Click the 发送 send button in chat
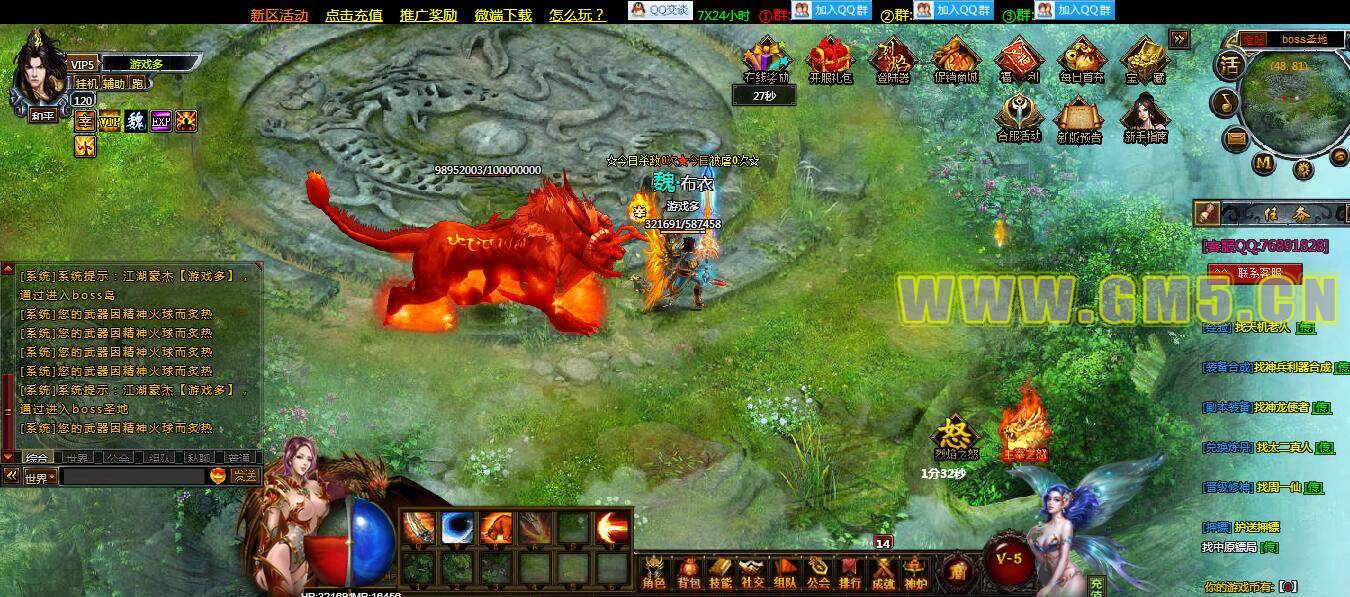The width and height of the screenshot is (1350, 597). point(245,477)
